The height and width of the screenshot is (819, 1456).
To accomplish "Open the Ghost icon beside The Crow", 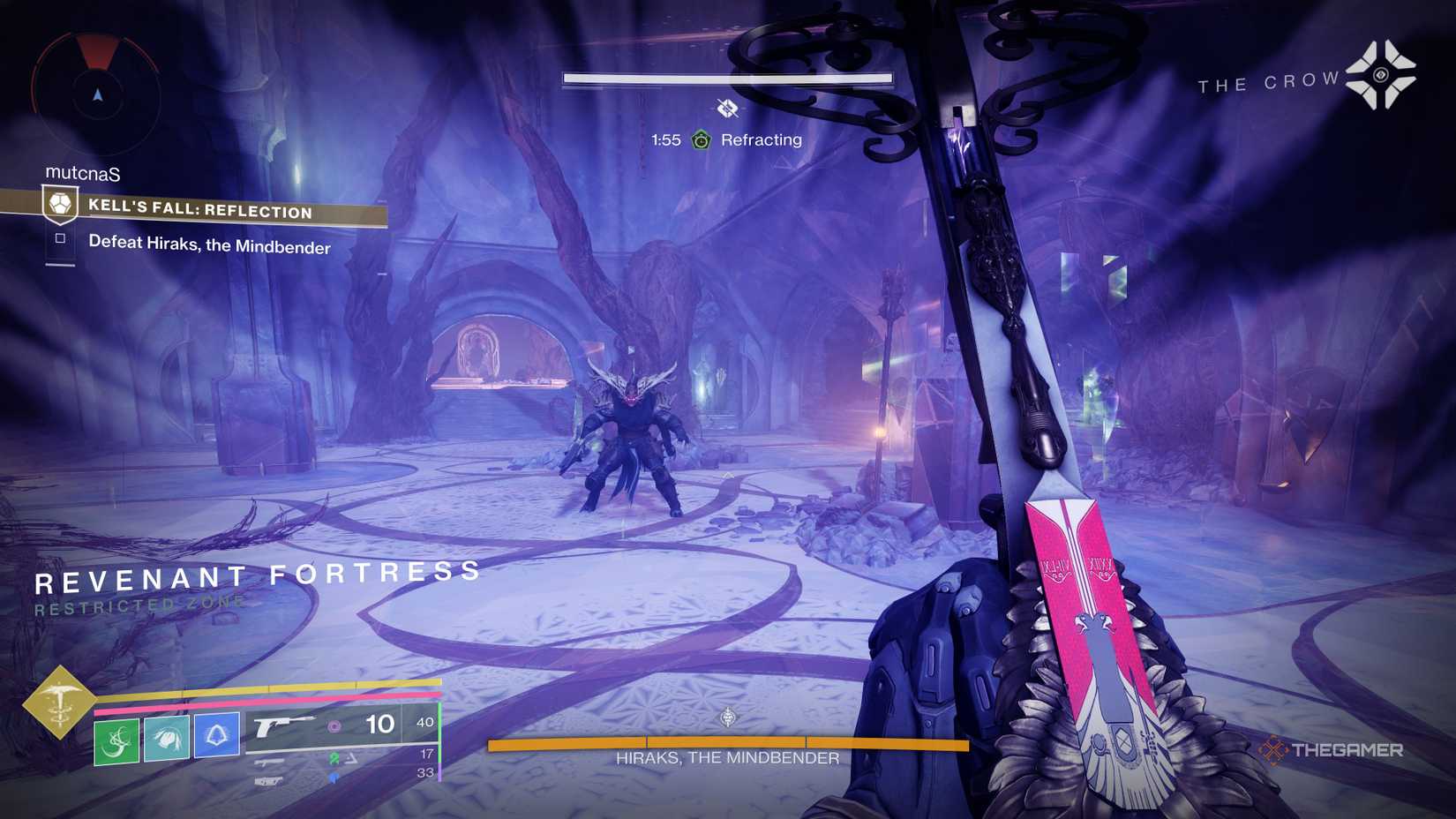I will pos(1381,75).
